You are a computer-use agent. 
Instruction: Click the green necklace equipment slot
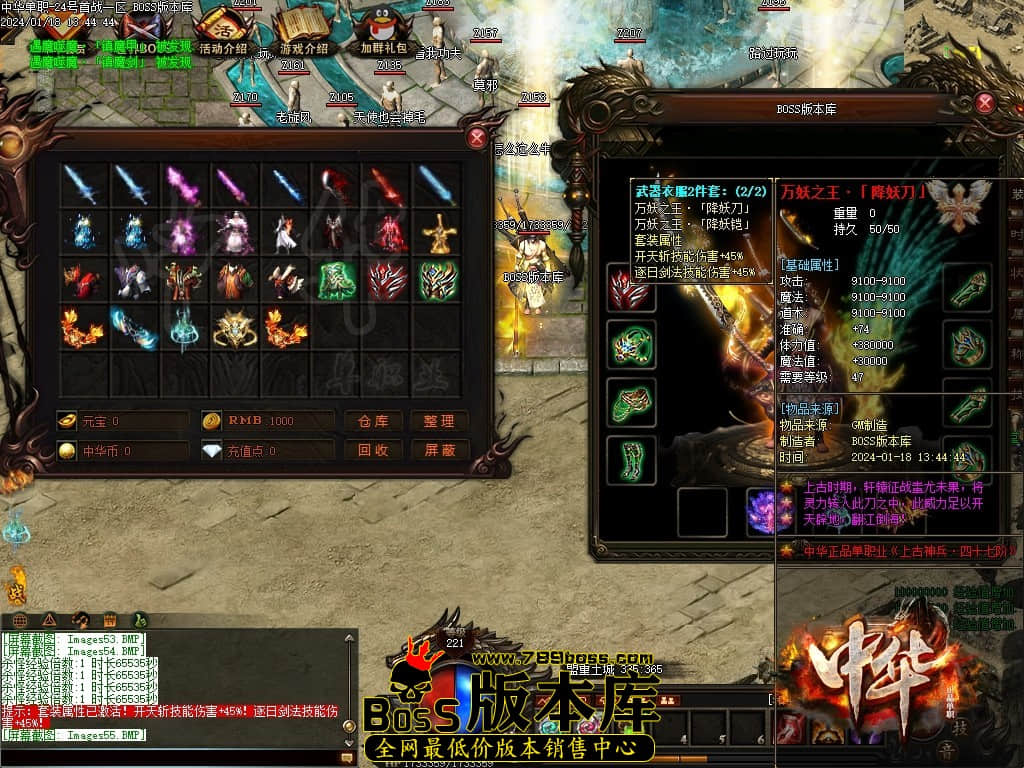[x=631, y=345]
